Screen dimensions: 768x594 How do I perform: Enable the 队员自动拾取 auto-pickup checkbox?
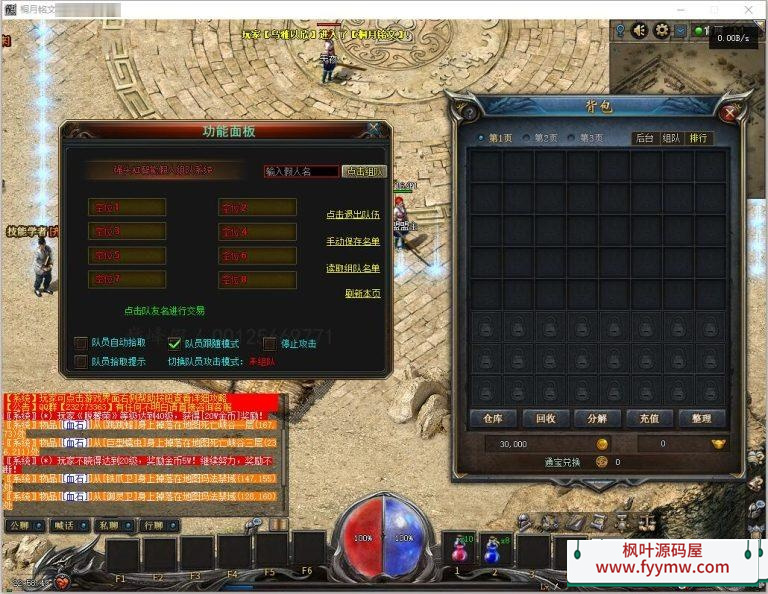[x=81, y=343]
